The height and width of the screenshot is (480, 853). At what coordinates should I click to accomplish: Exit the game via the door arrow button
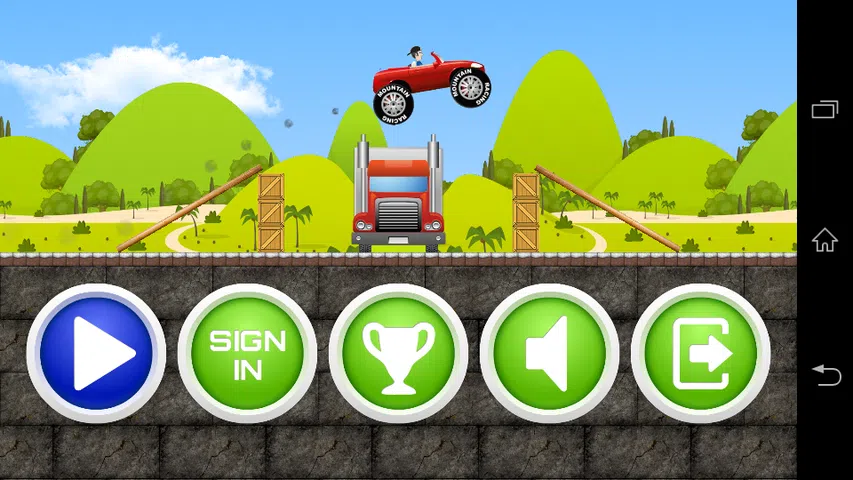pyautogui.click(x=700, y=353)
